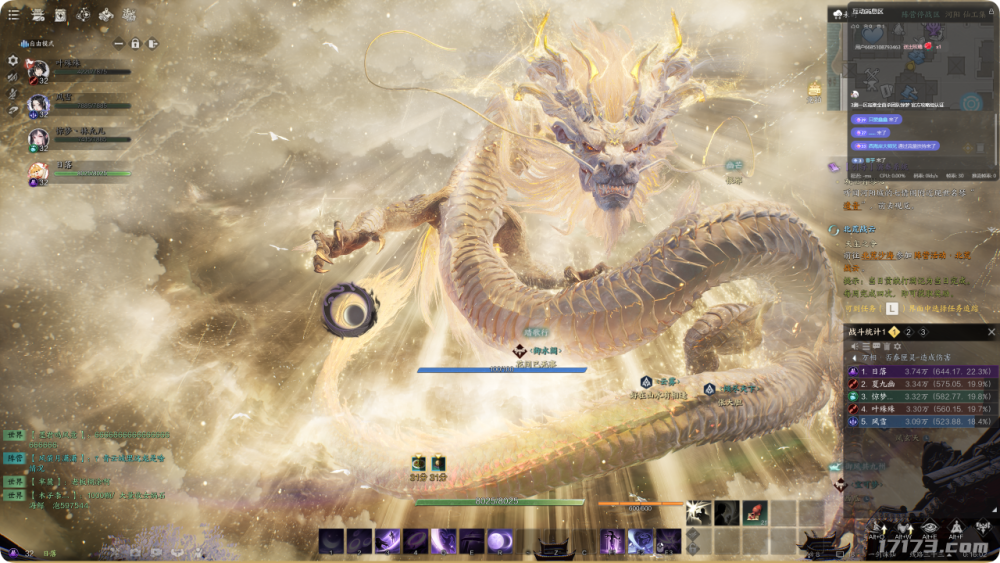The width and height of the screenshot is (1000, 563).
Task: Leave the team via exit-door icon
Action: coord(152,44)
